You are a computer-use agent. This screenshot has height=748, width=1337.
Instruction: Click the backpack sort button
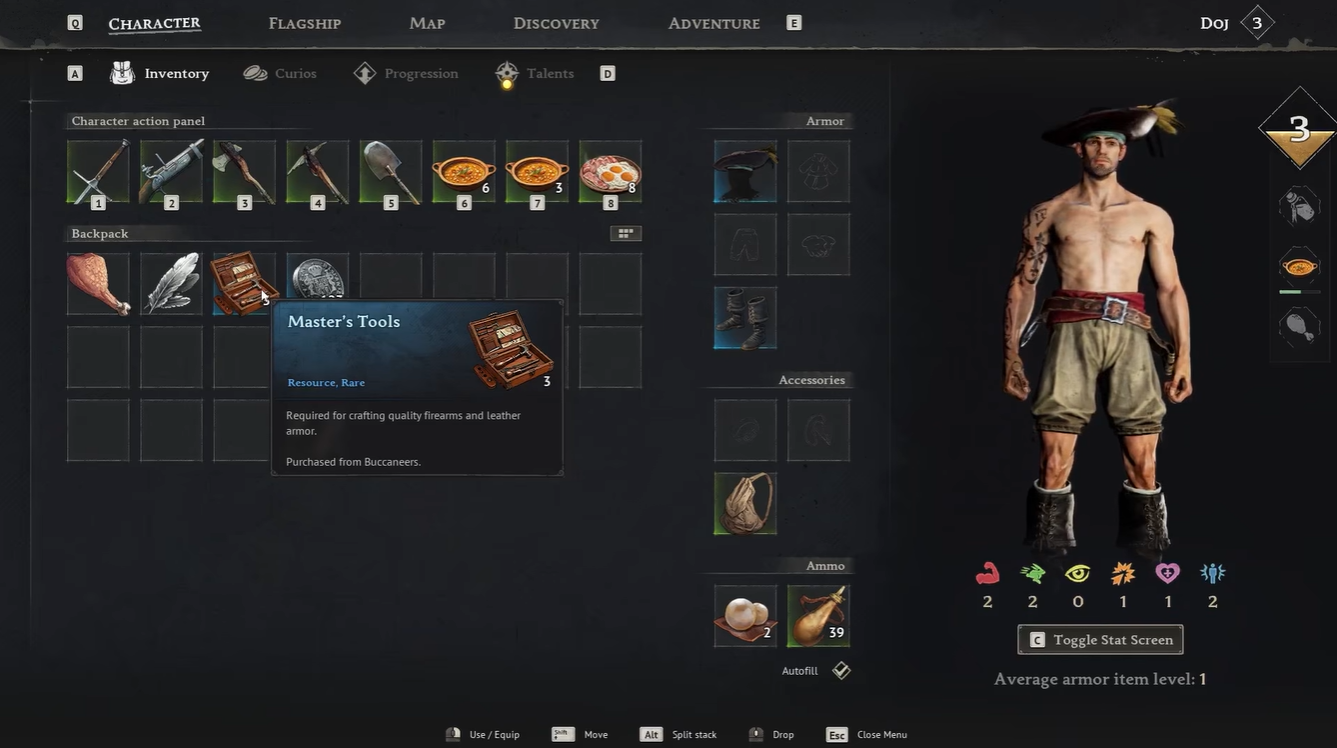626,233
